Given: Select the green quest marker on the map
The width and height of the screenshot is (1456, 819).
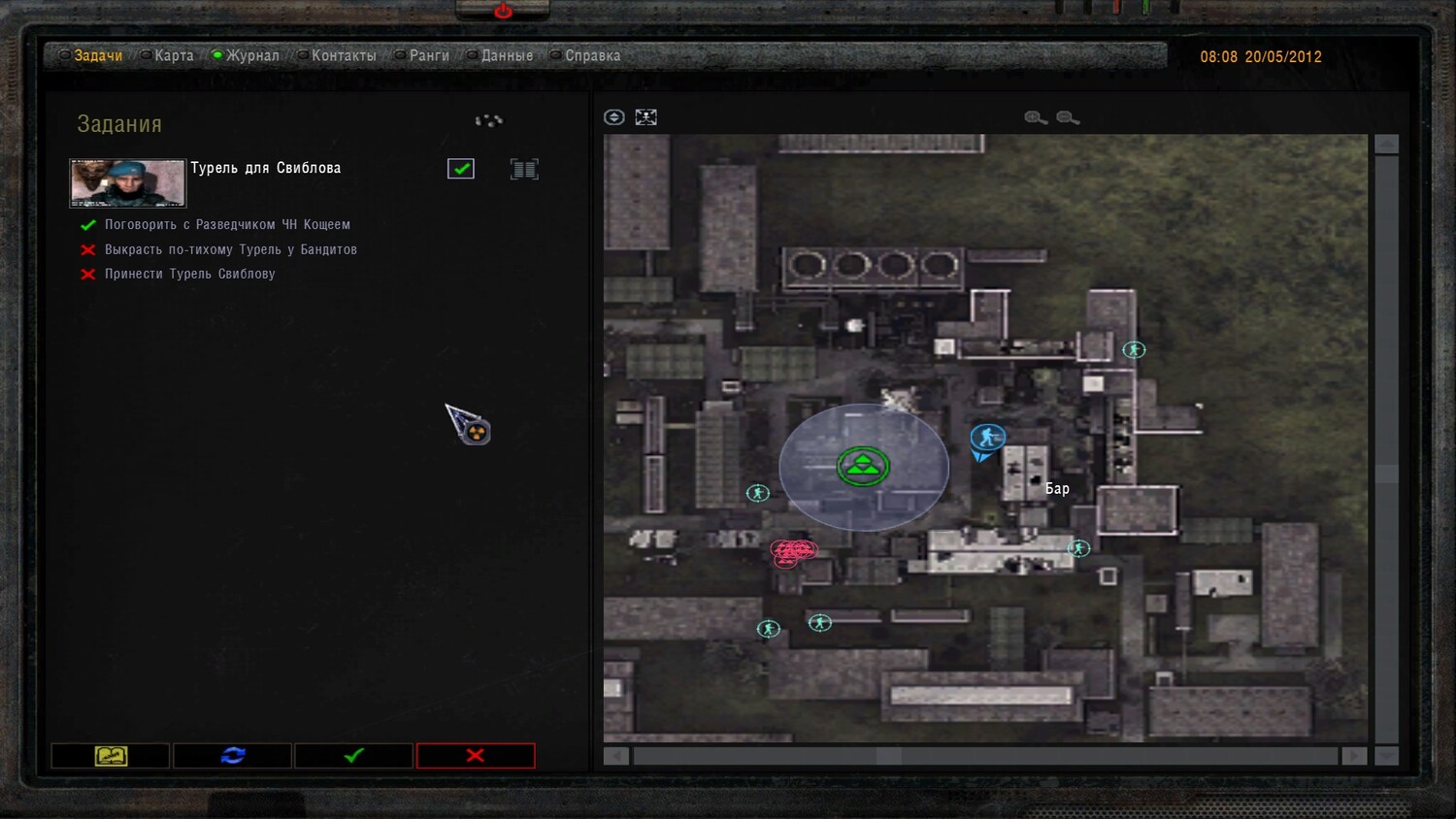Looking at the screenshot, I should tap(863, 467).
